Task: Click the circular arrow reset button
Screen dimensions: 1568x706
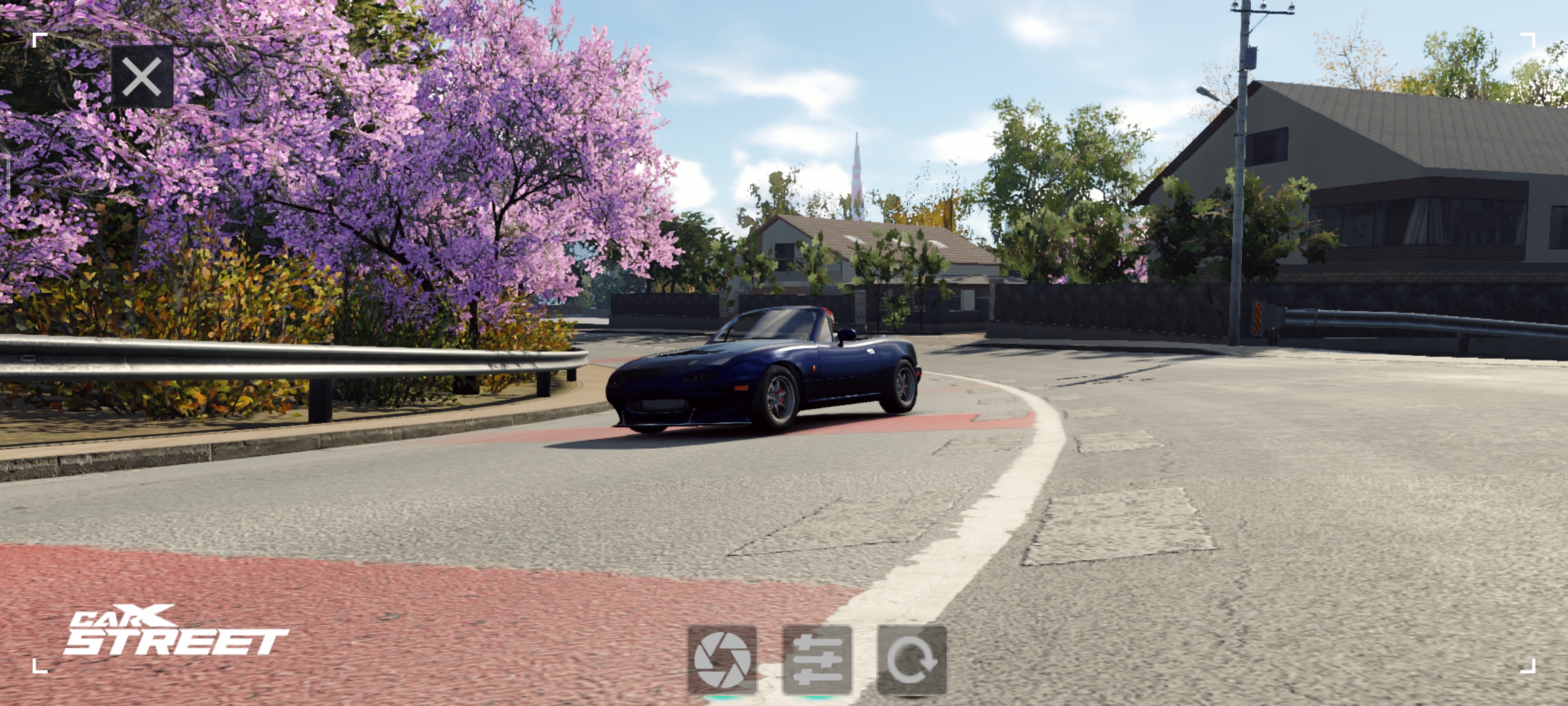Action: click(x=911, y=659)
